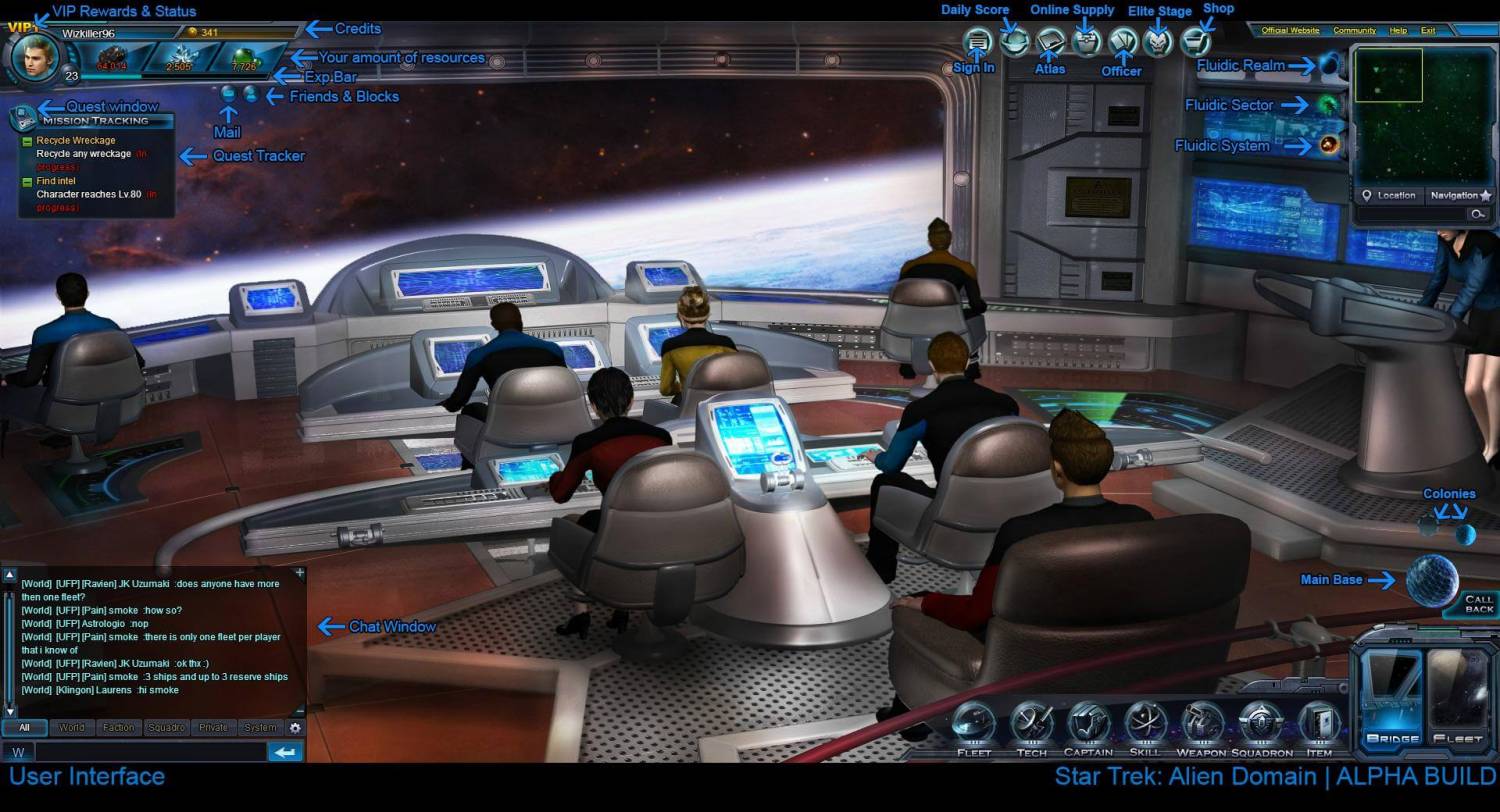Click the Sign In icon

979,42
